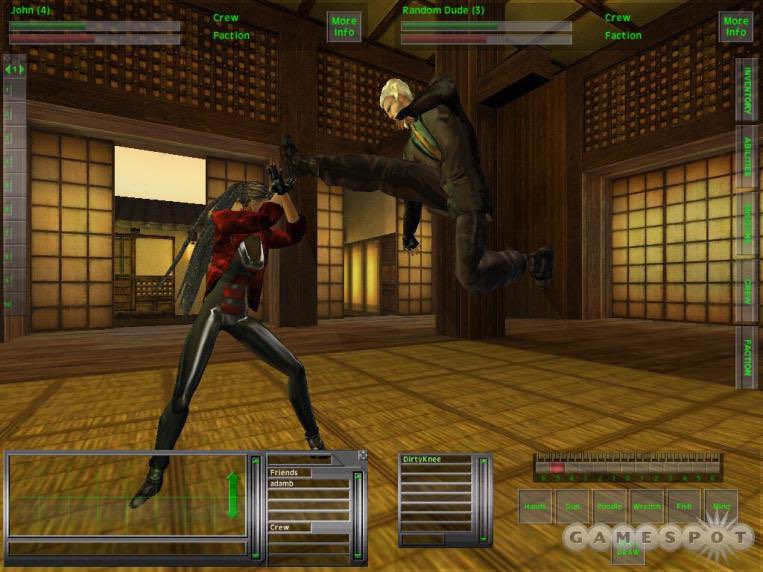Viewport: 763px width, 572px height.
Task: Choose the Gun combat button
Action: pos(572,507)
